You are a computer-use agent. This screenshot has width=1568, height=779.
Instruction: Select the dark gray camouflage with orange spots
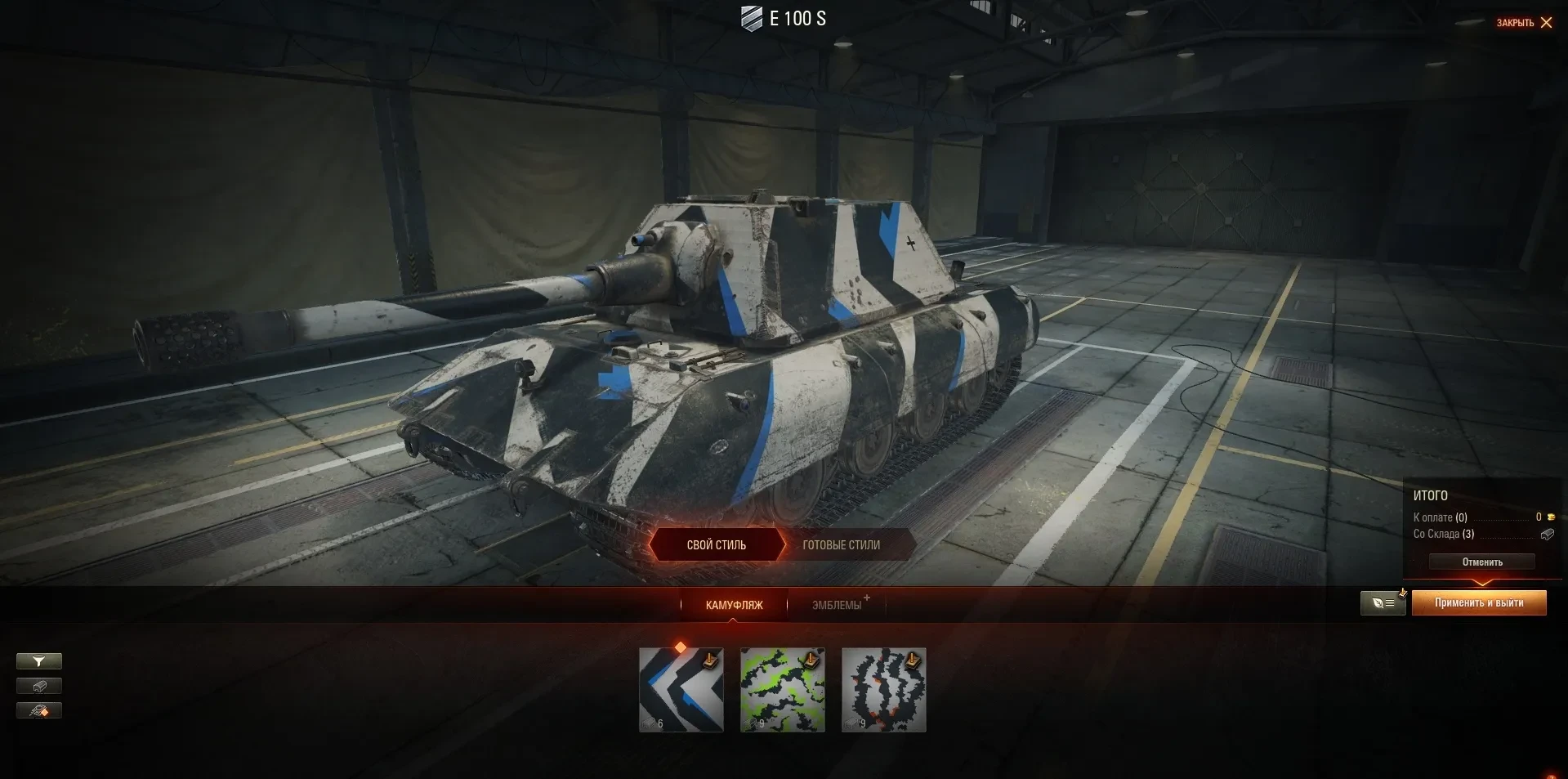(x=883, y=690)
